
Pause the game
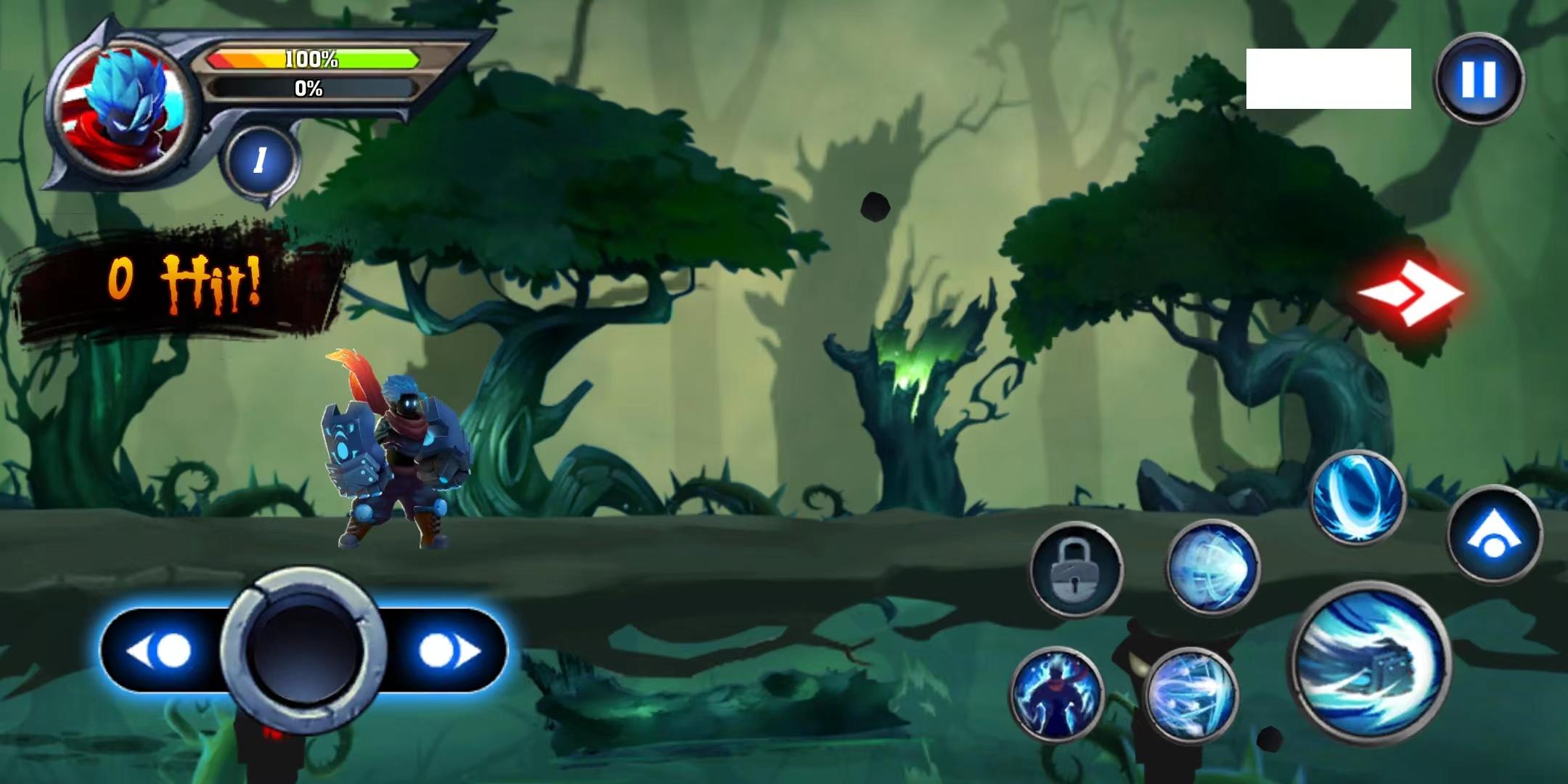(x=1477, y=80)
